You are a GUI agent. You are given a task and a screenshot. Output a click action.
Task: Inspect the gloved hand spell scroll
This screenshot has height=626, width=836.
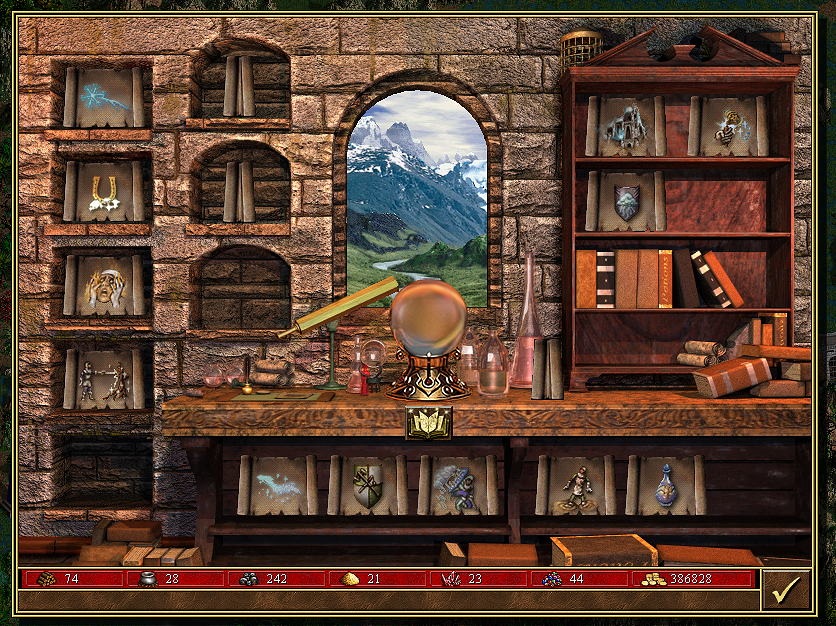click(728, 126)
